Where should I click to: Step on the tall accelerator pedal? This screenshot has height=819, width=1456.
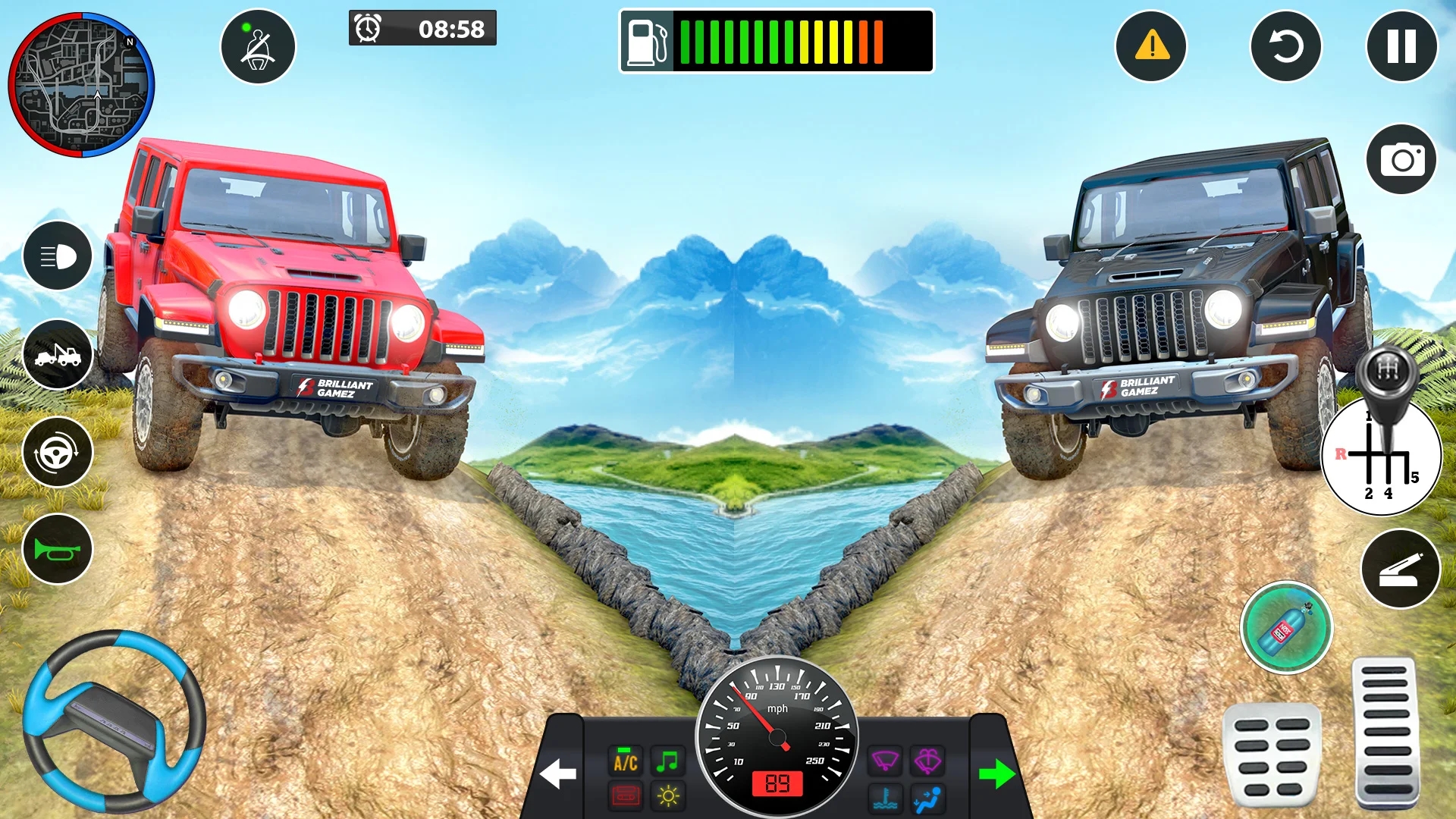[1385, 732]
